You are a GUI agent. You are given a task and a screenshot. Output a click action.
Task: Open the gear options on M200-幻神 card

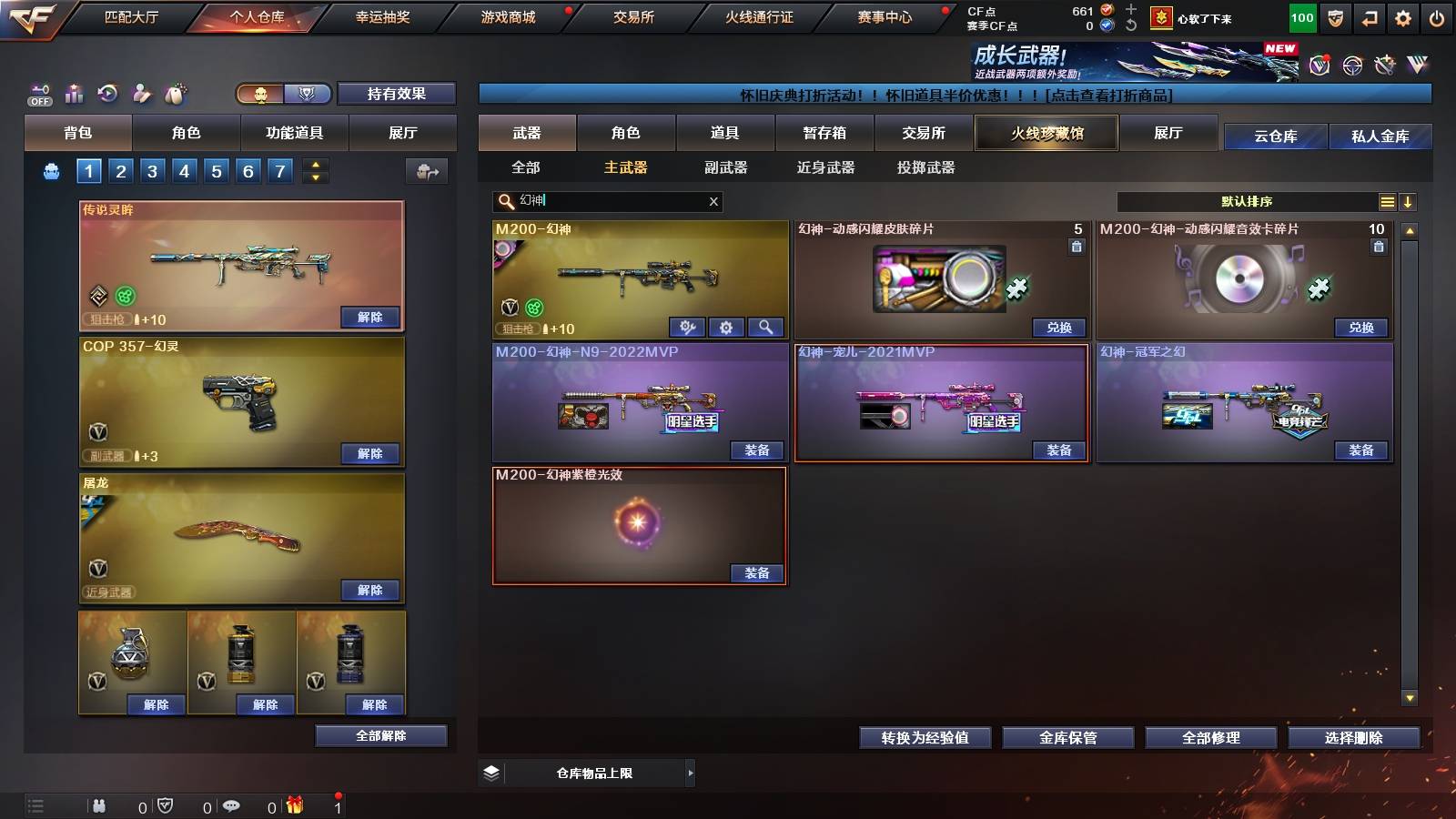[726, 327]
